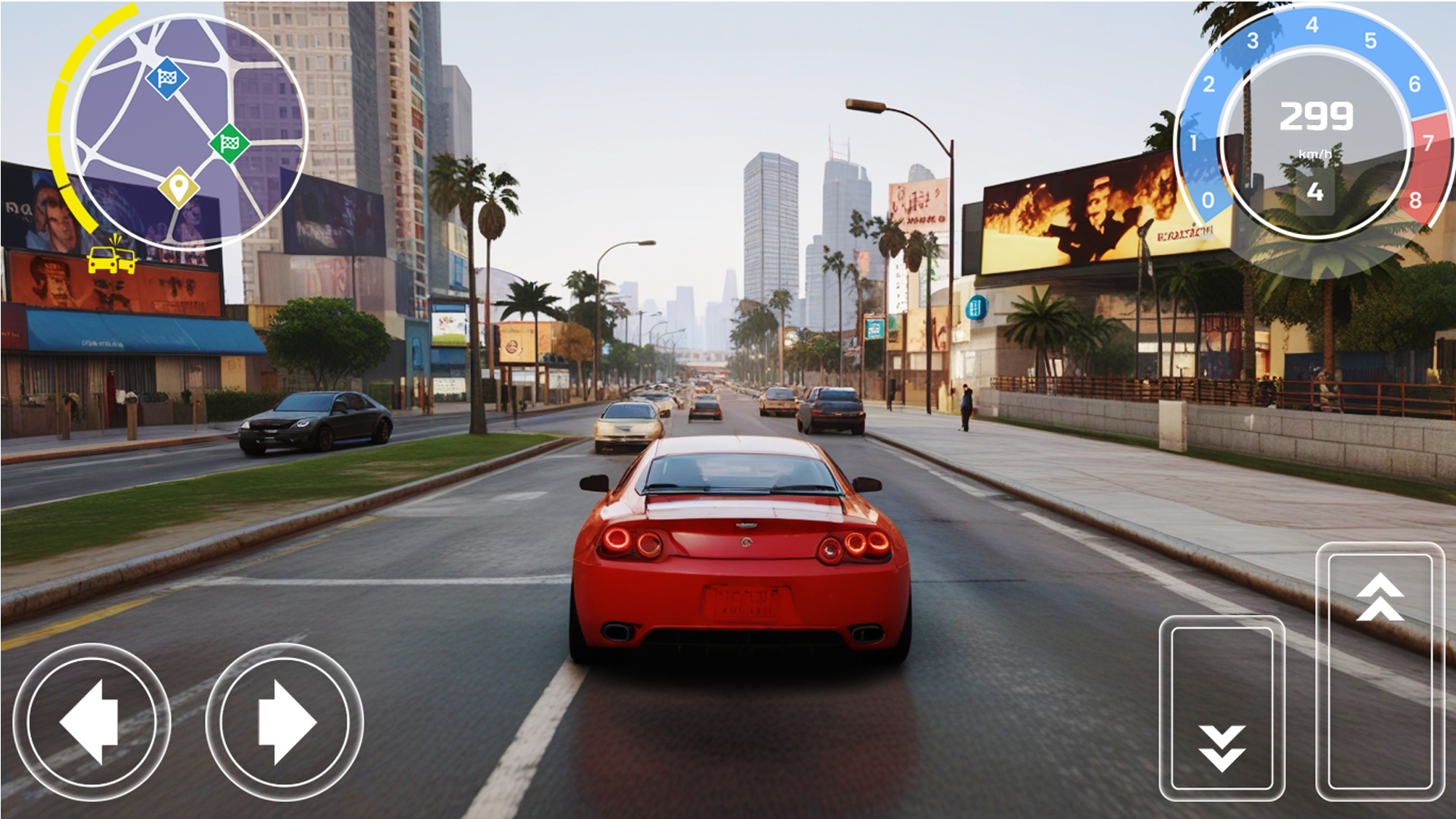The width and height of the screenshot is (1456, 819).
Task: Select the yellow location pin on the minimap
Action: point(180,186)
